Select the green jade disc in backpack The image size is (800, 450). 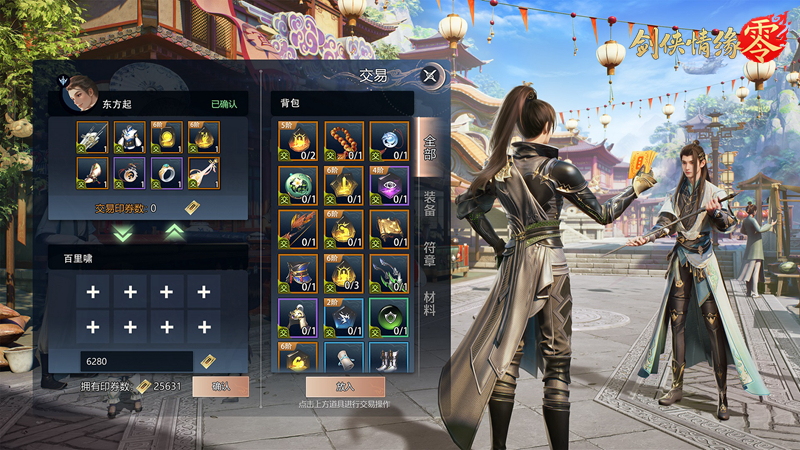coord(298,185)
